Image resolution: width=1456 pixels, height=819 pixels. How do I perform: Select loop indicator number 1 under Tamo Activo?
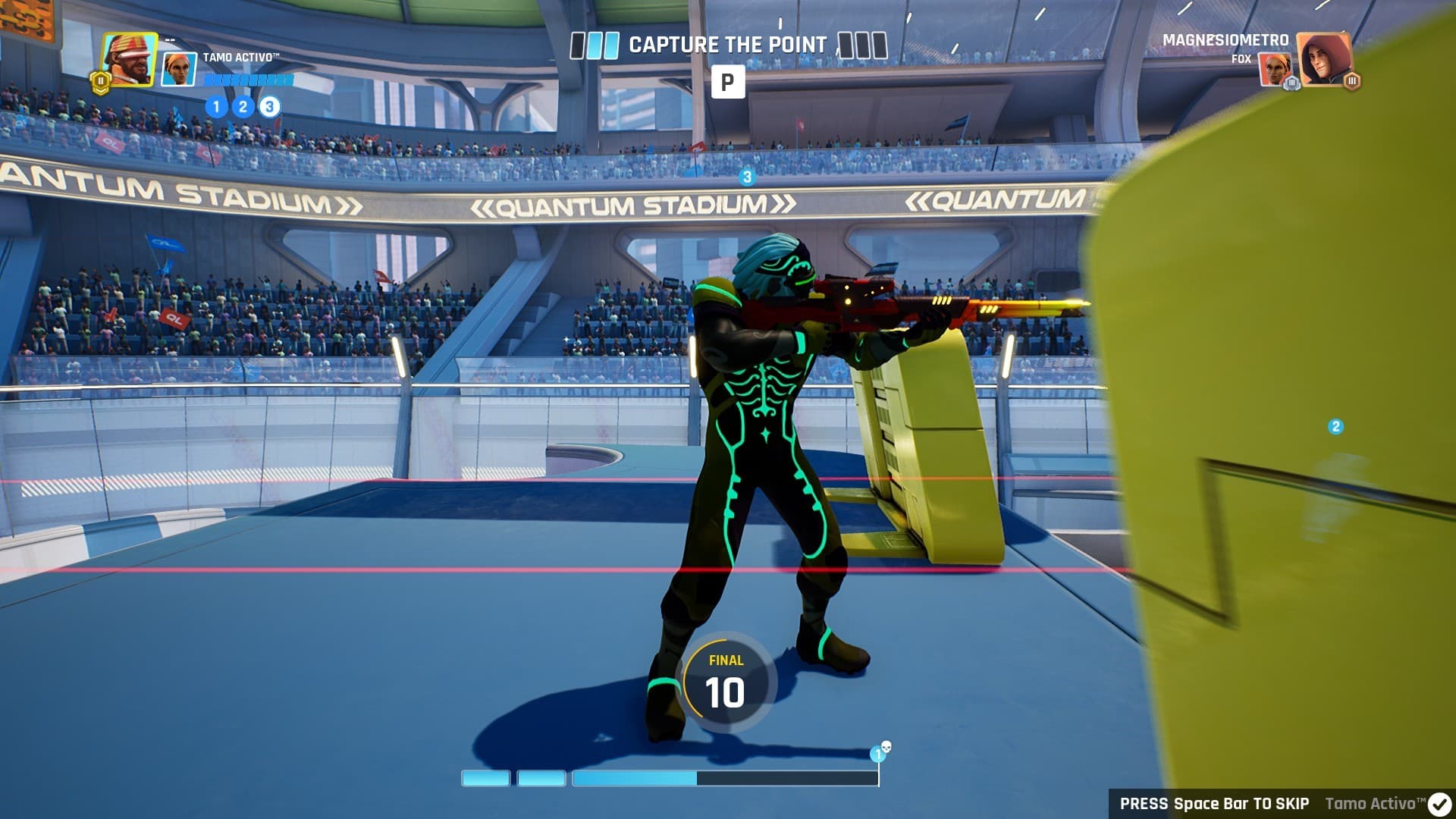click(x=216, y=107)
